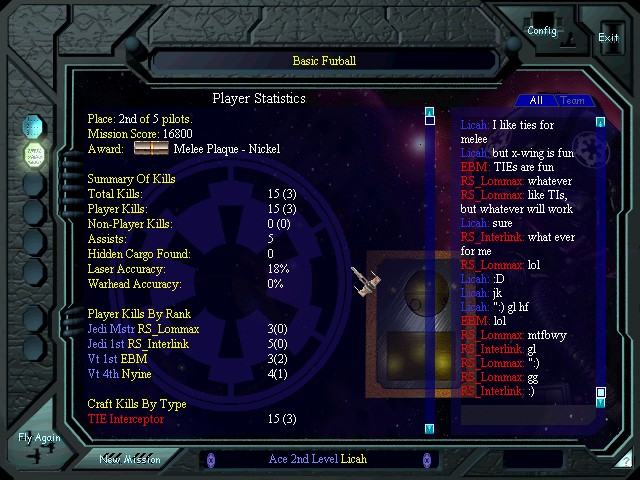Switch chat to the Team tab
Image resolution: width=640 pixels, height=480 pixels.
[x=572, y=100]
